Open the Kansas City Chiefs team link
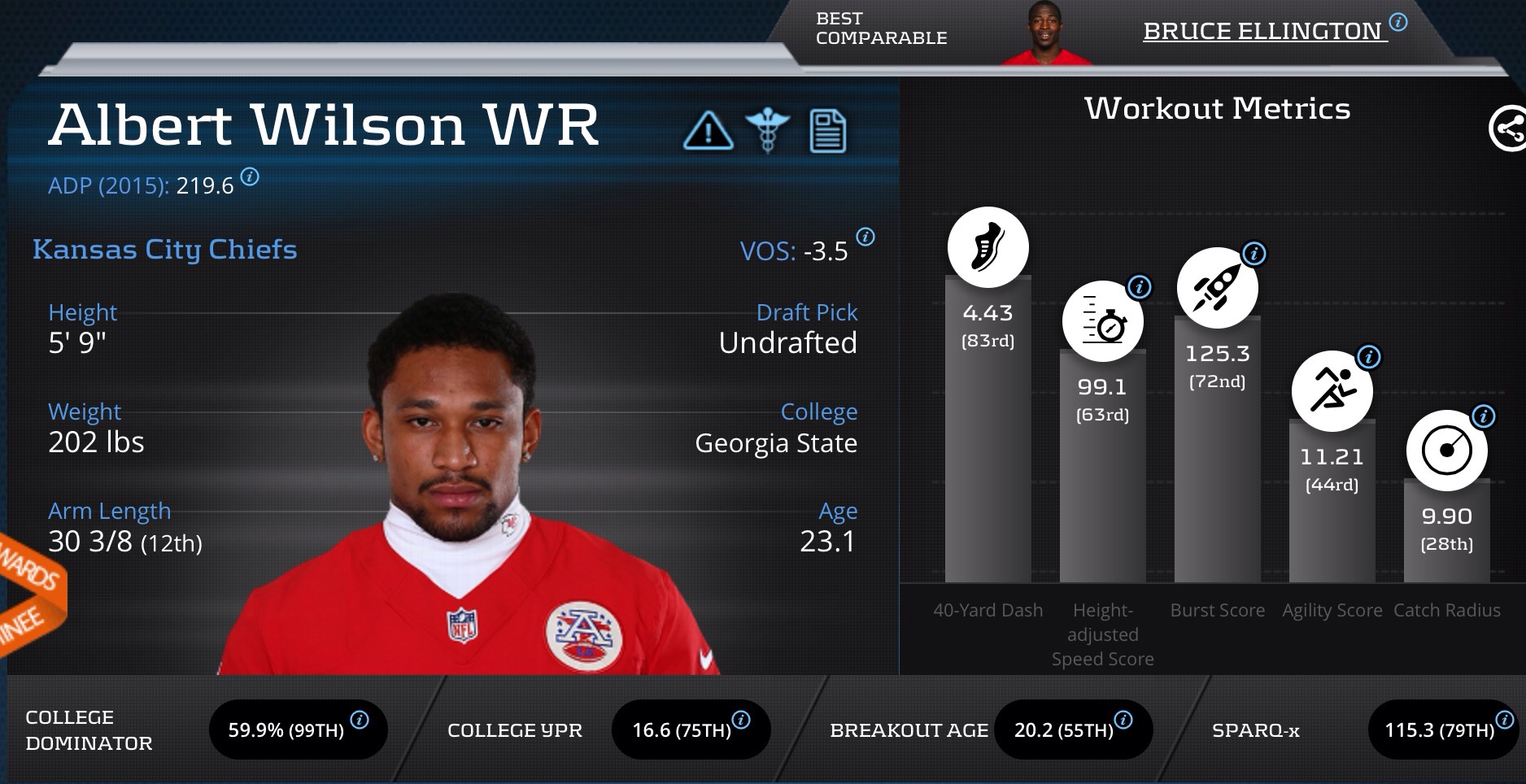The height and width of the screenshot is (784, 1526). coord(164,249)
